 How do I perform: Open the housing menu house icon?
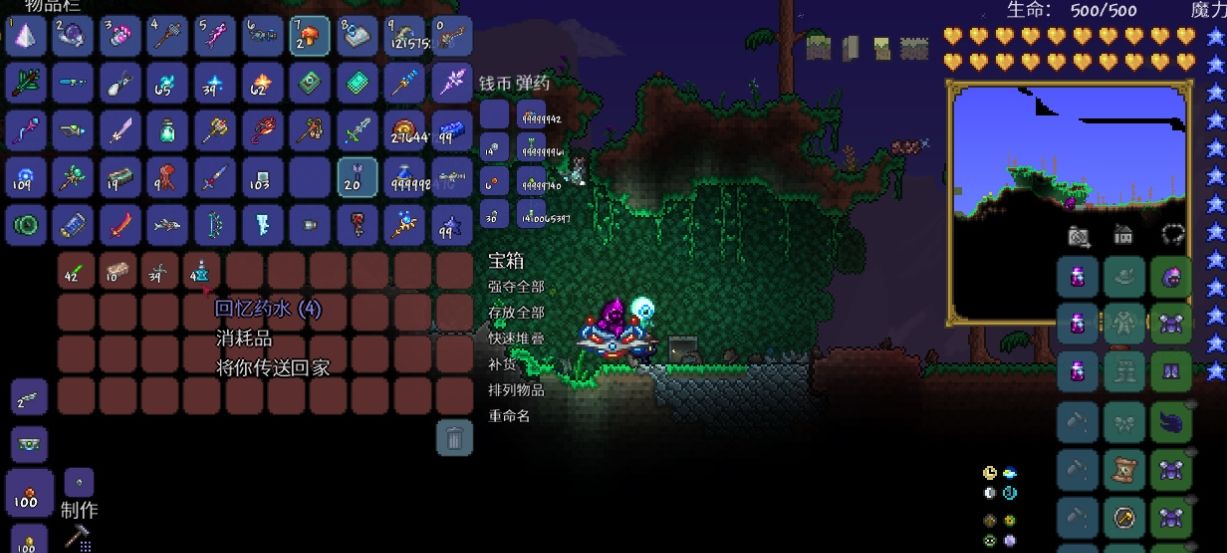click(1124, 236)
